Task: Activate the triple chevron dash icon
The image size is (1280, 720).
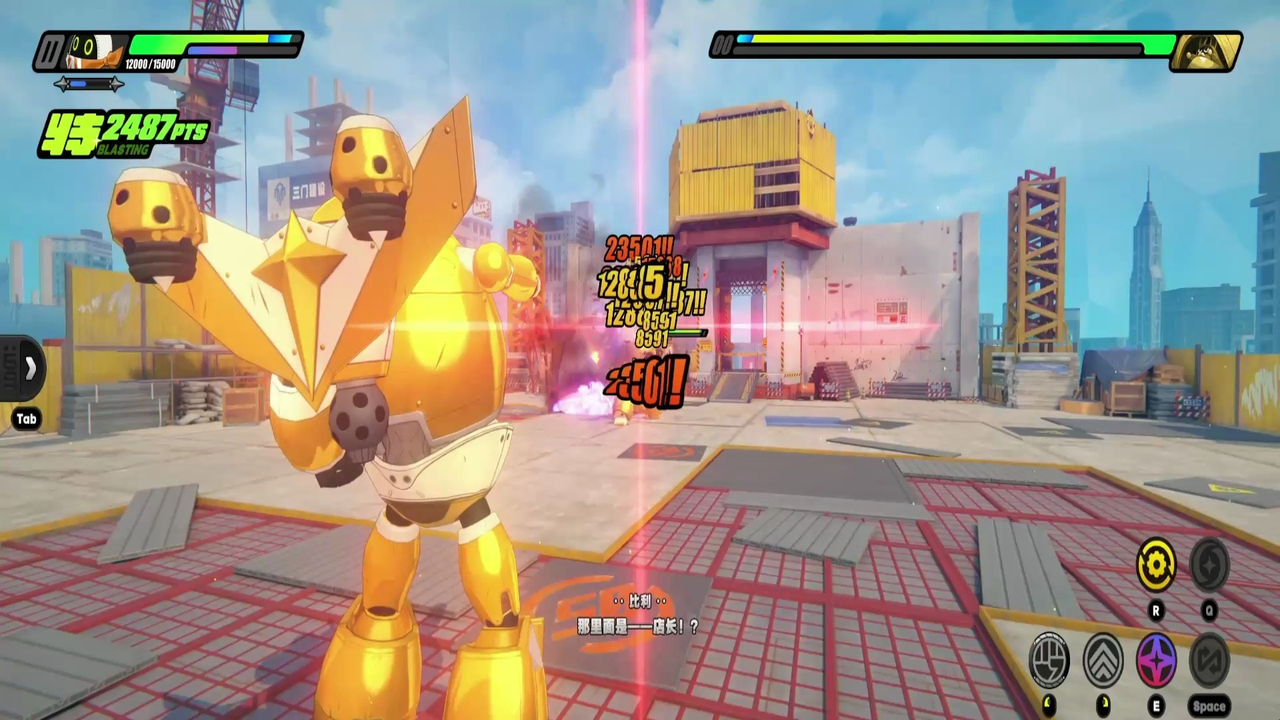Action: (x=1103, y=660)
